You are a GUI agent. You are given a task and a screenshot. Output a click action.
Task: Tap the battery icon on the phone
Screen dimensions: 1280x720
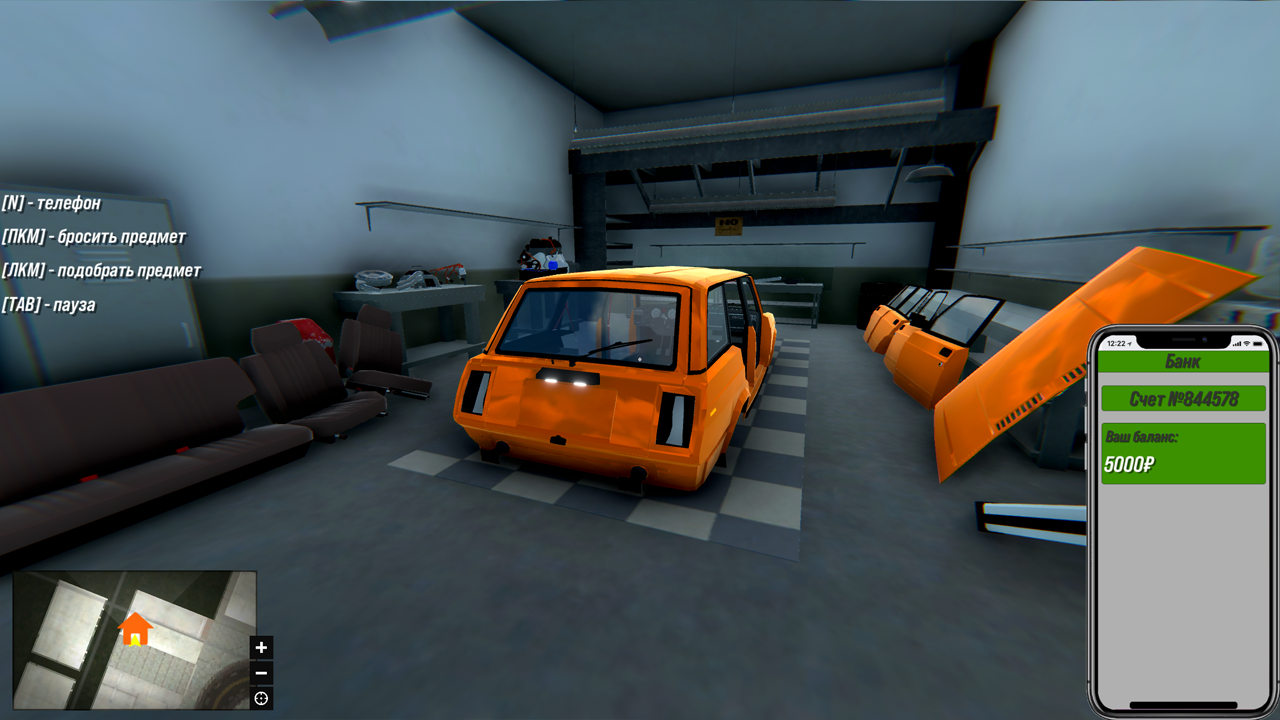pos(1258,344)
